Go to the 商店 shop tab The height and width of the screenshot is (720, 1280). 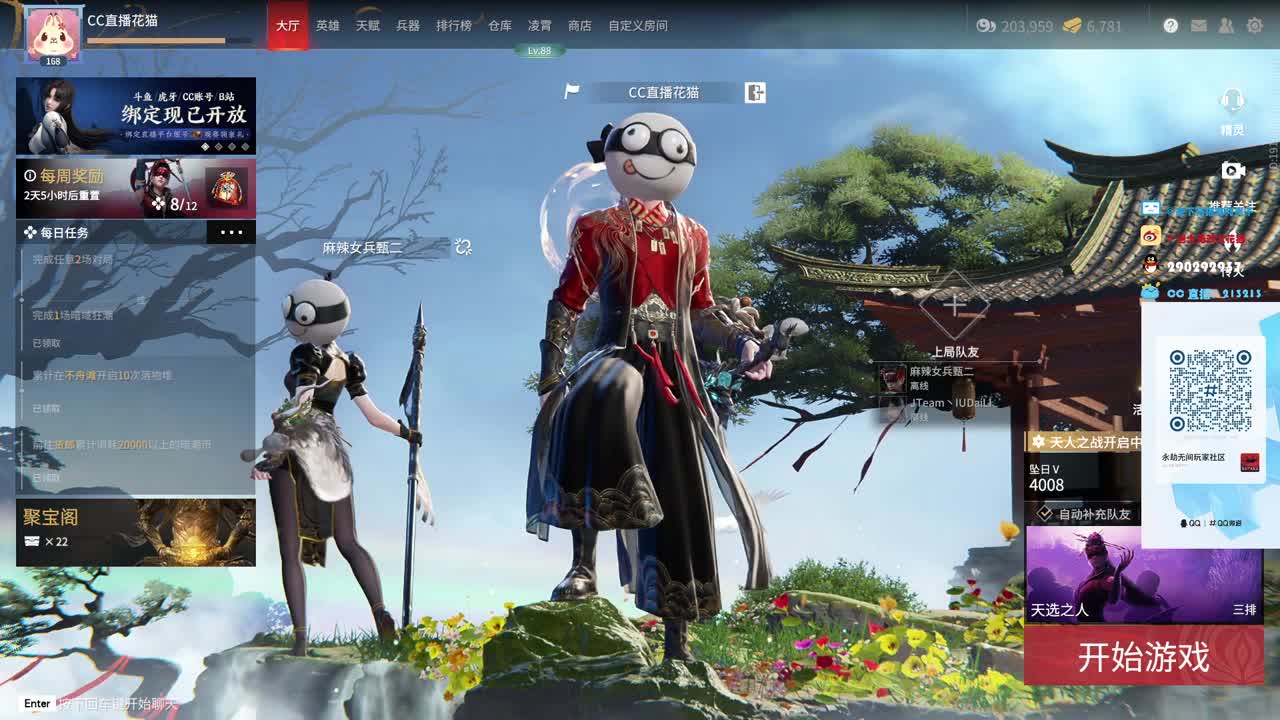click(580, 26)
